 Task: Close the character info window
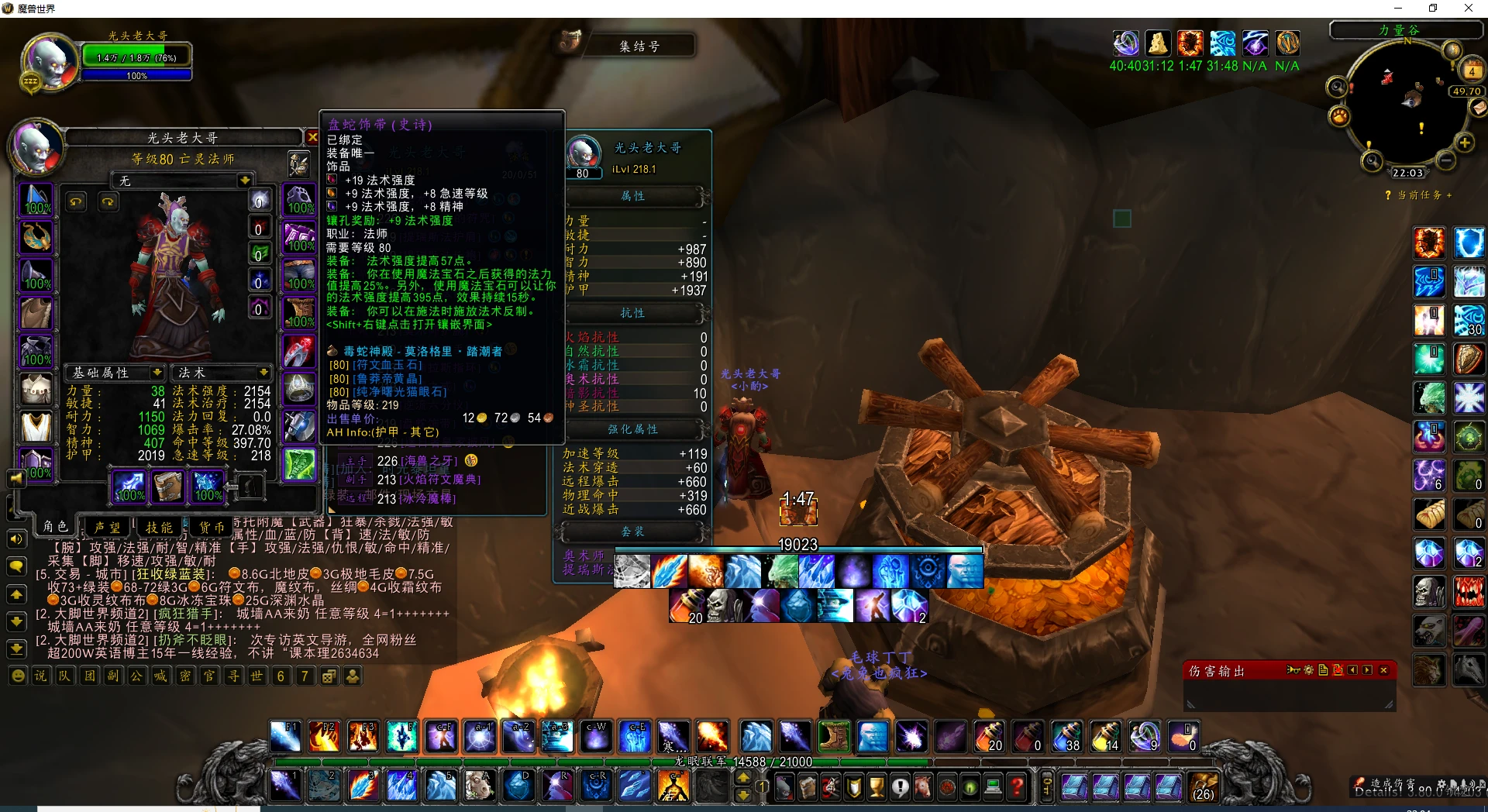point(312,137)
